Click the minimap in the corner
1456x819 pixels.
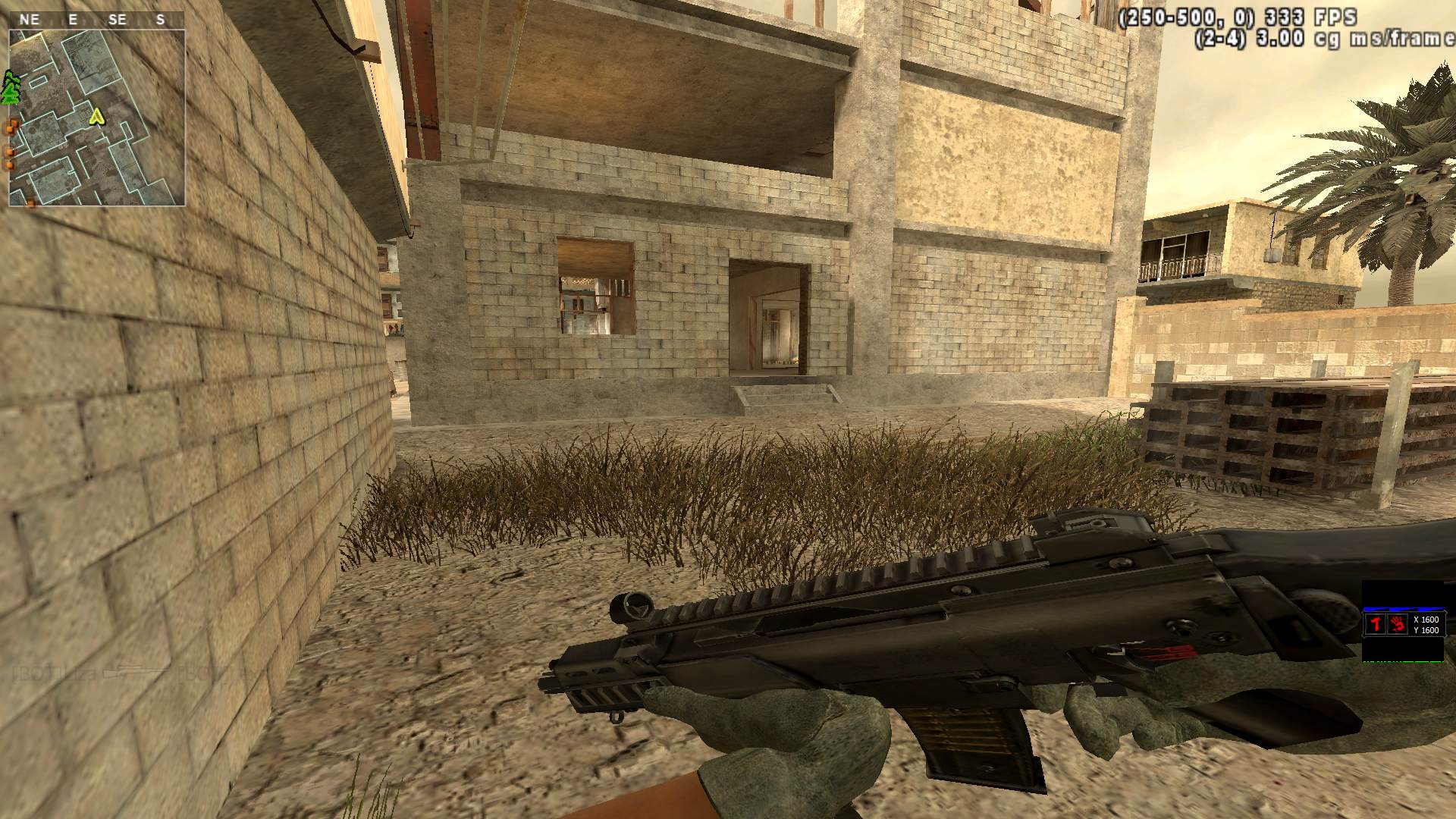(97, 118)
